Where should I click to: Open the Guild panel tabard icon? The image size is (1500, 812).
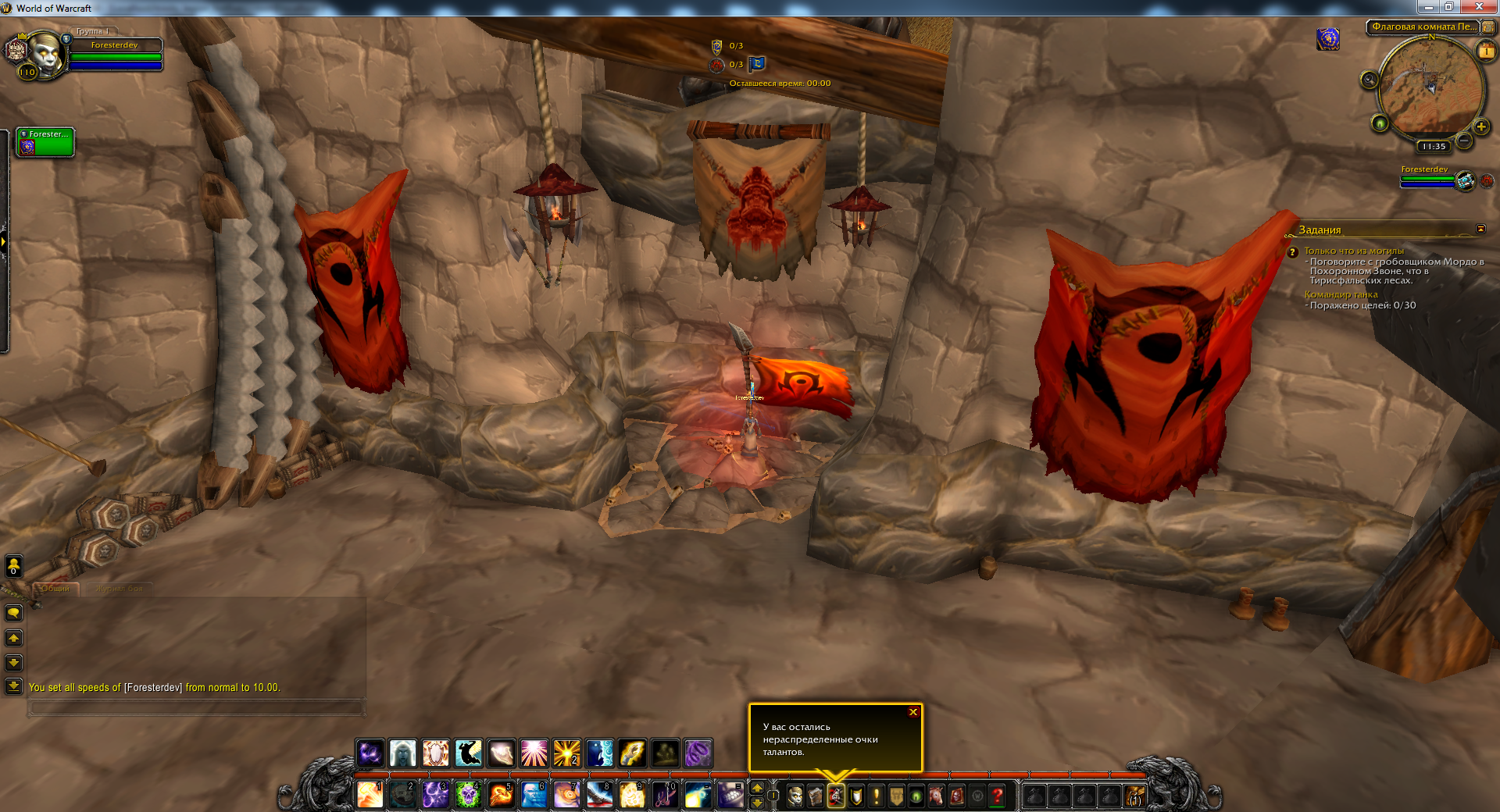(x=898, y=796)
